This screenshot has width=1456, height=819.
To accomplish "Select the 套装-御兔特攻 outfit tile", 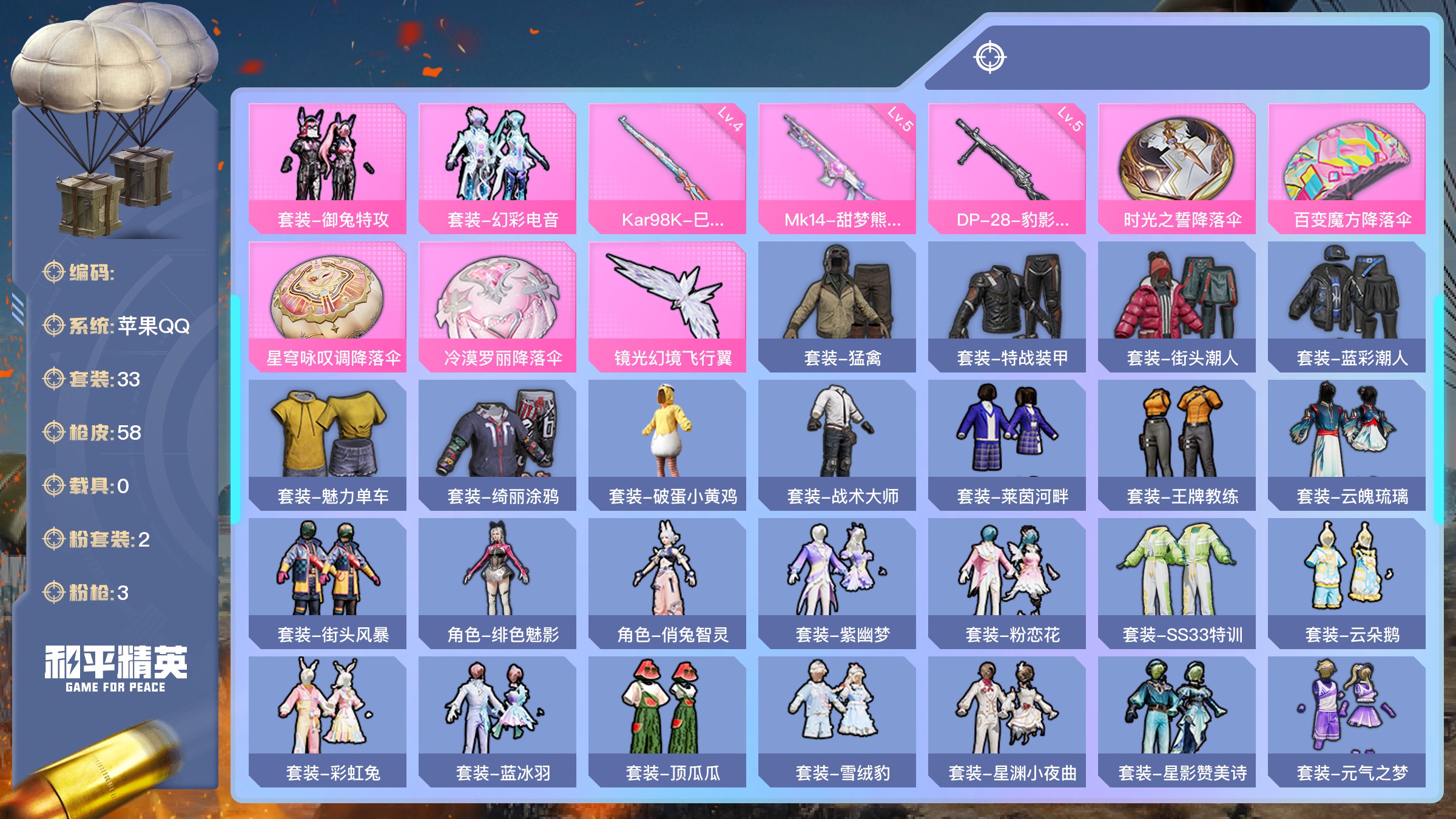I will pos(328,168).
